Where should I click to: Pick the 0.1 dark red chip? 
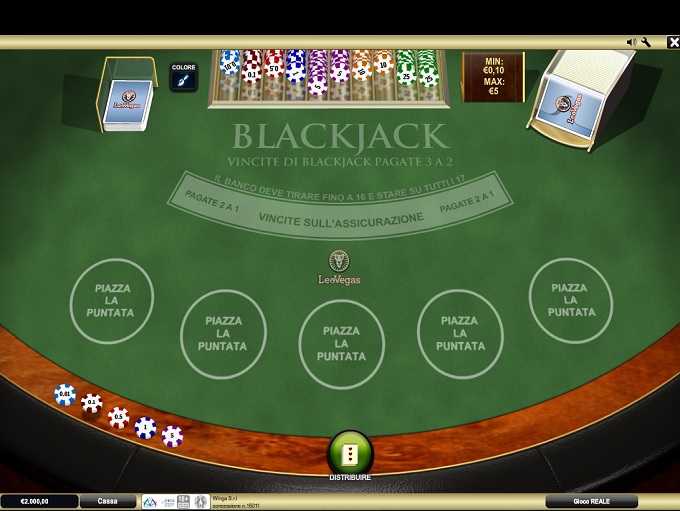point(92,404)
